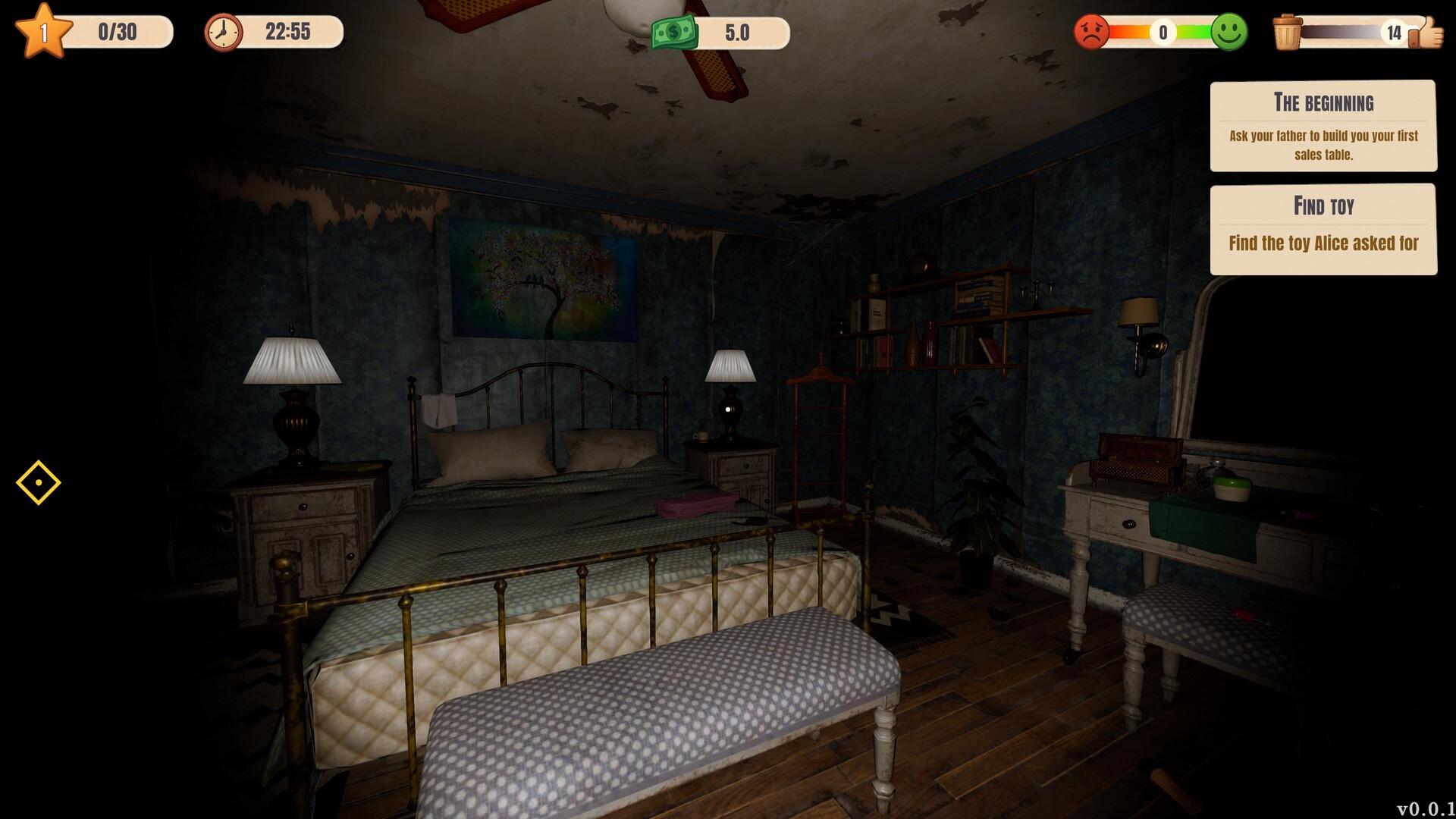Select the 'Find Toy' quest tracker
This screenshot has width=1456, height=819.
pyautogui.click(x=1323, y=229)
